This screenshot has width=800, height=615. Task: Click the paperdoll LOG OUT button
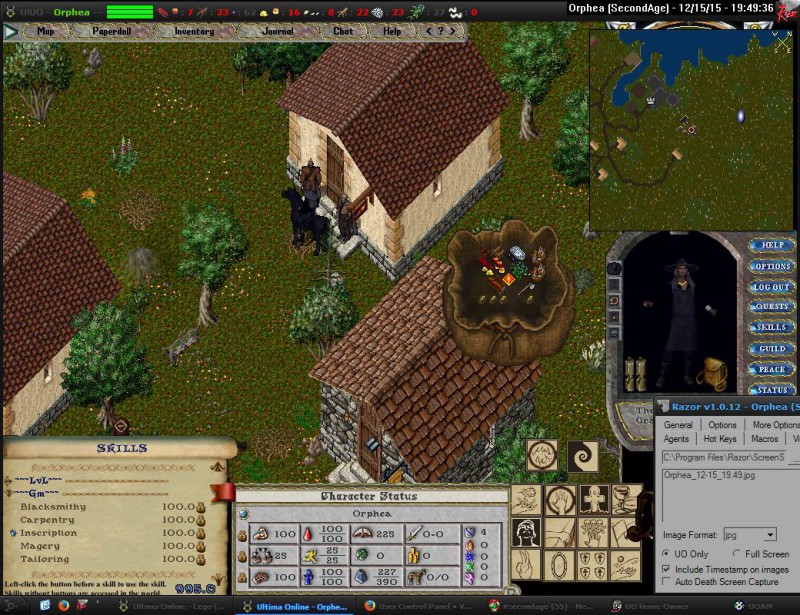point(771,287)
